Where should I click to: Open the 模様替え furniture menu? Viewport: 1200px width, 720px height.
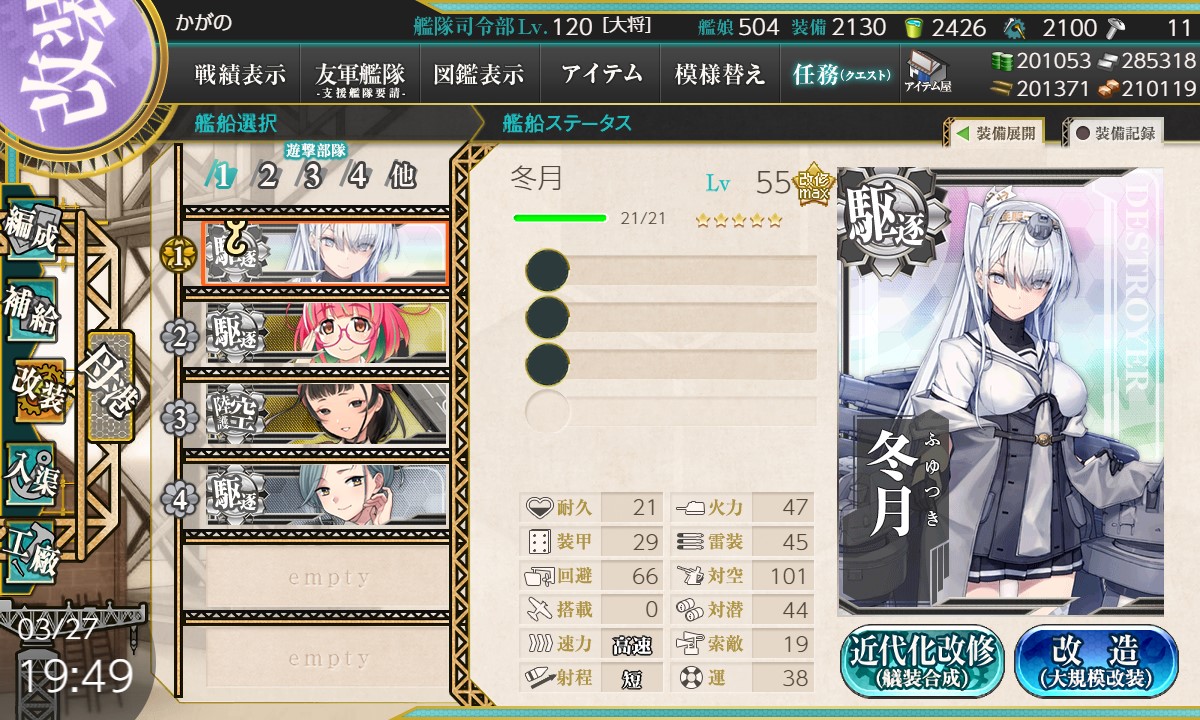[x=720, y=74]
